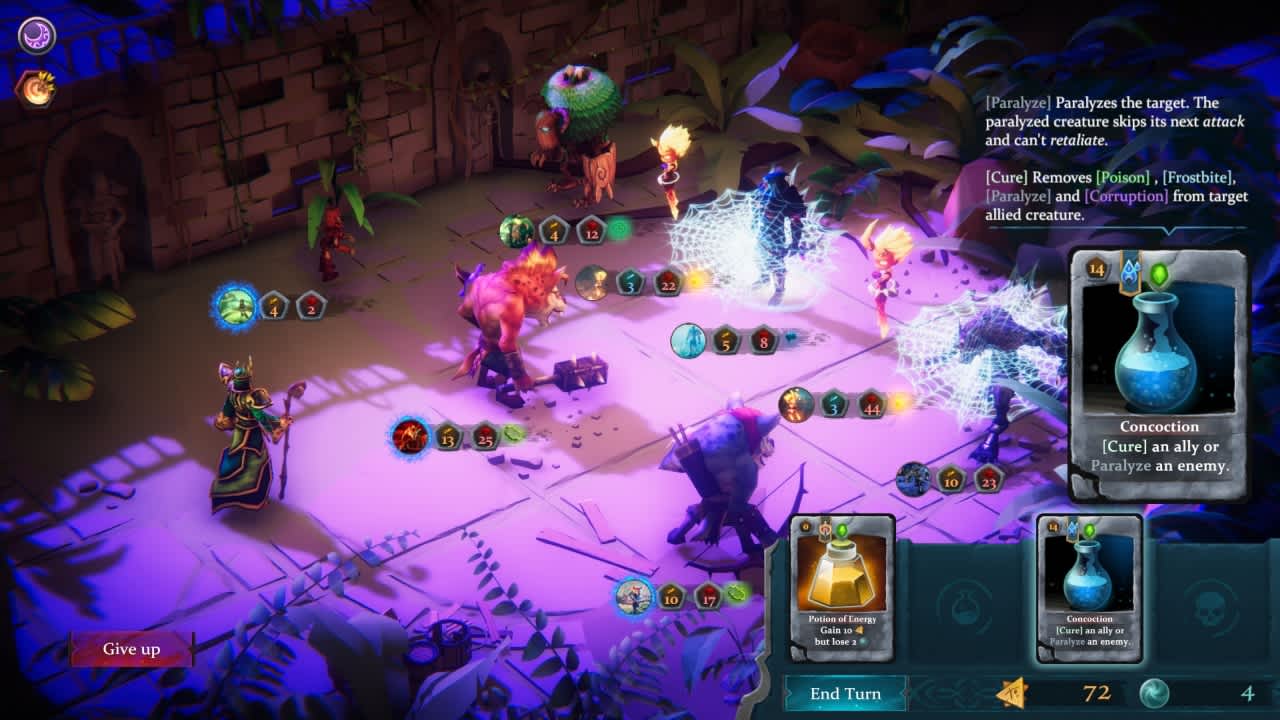Image resolution: width=1280 pixels, height=720 pixels.
Task: Select the frost elemental portrait near 5/8 stats
Action: (x=691, y=342)
